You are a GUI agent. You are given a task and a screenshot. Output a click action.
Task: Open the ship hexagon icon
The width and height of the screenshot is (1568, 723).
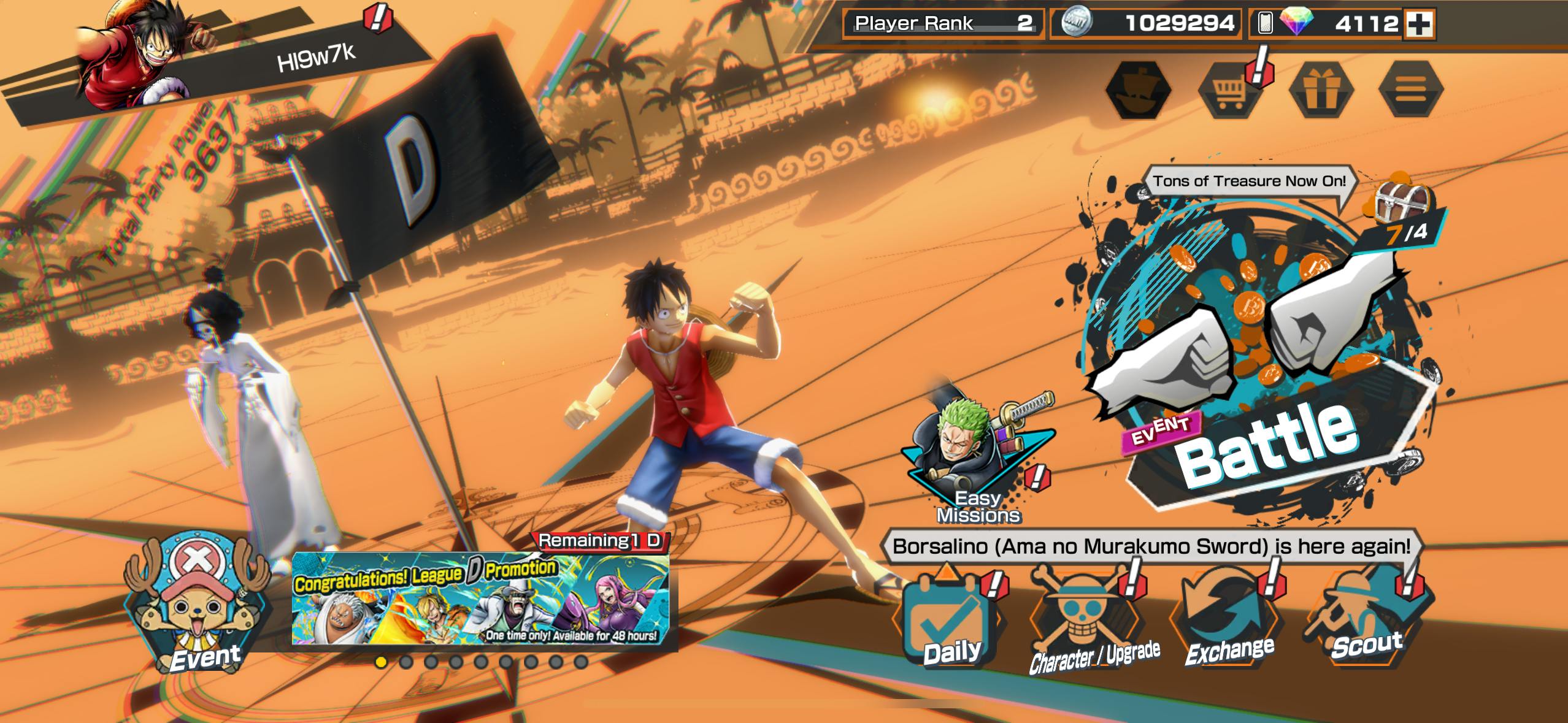[1138, 90]
